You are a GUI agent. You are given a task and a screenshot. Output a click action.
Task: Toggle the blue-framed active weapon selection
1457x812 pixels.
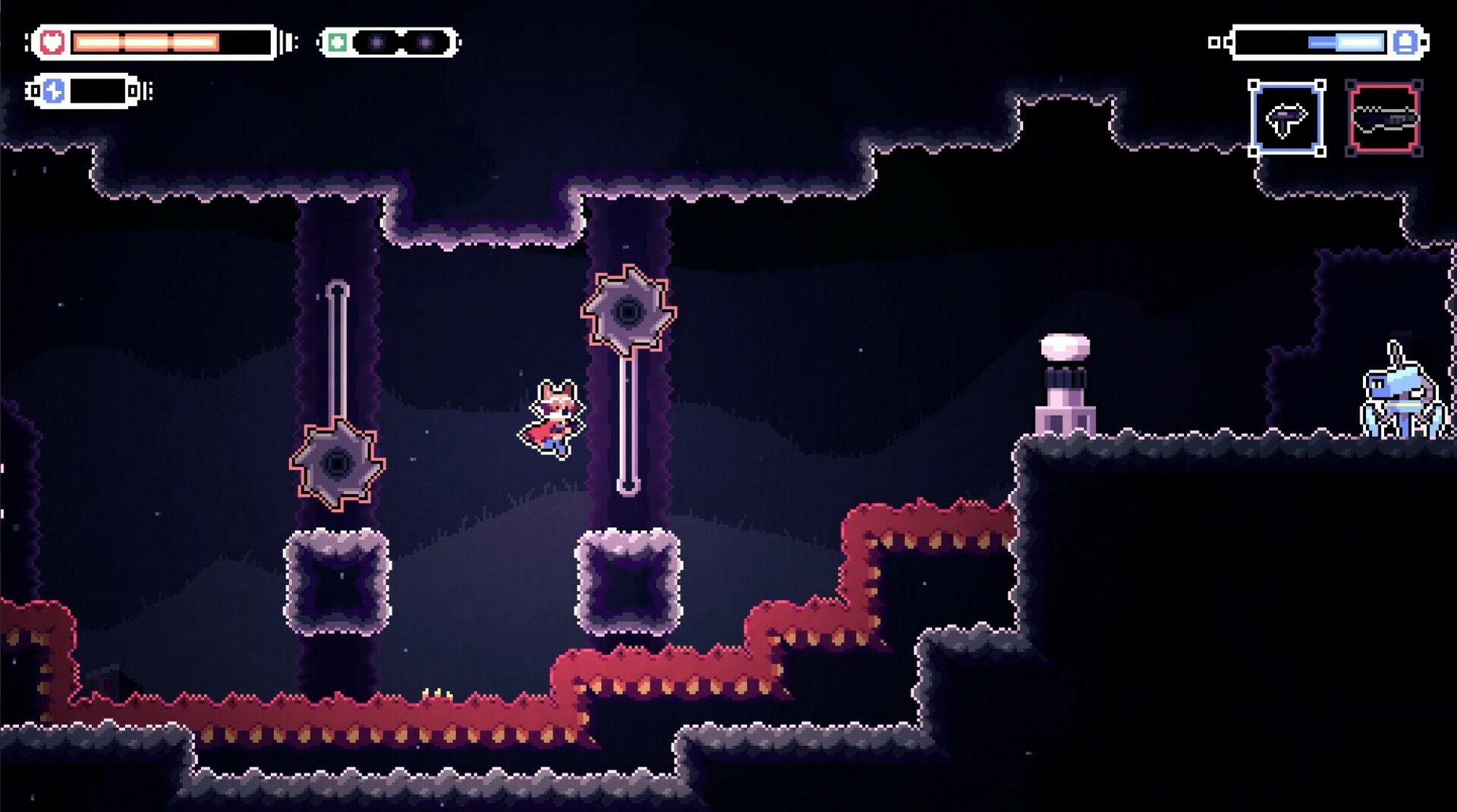1288,119
